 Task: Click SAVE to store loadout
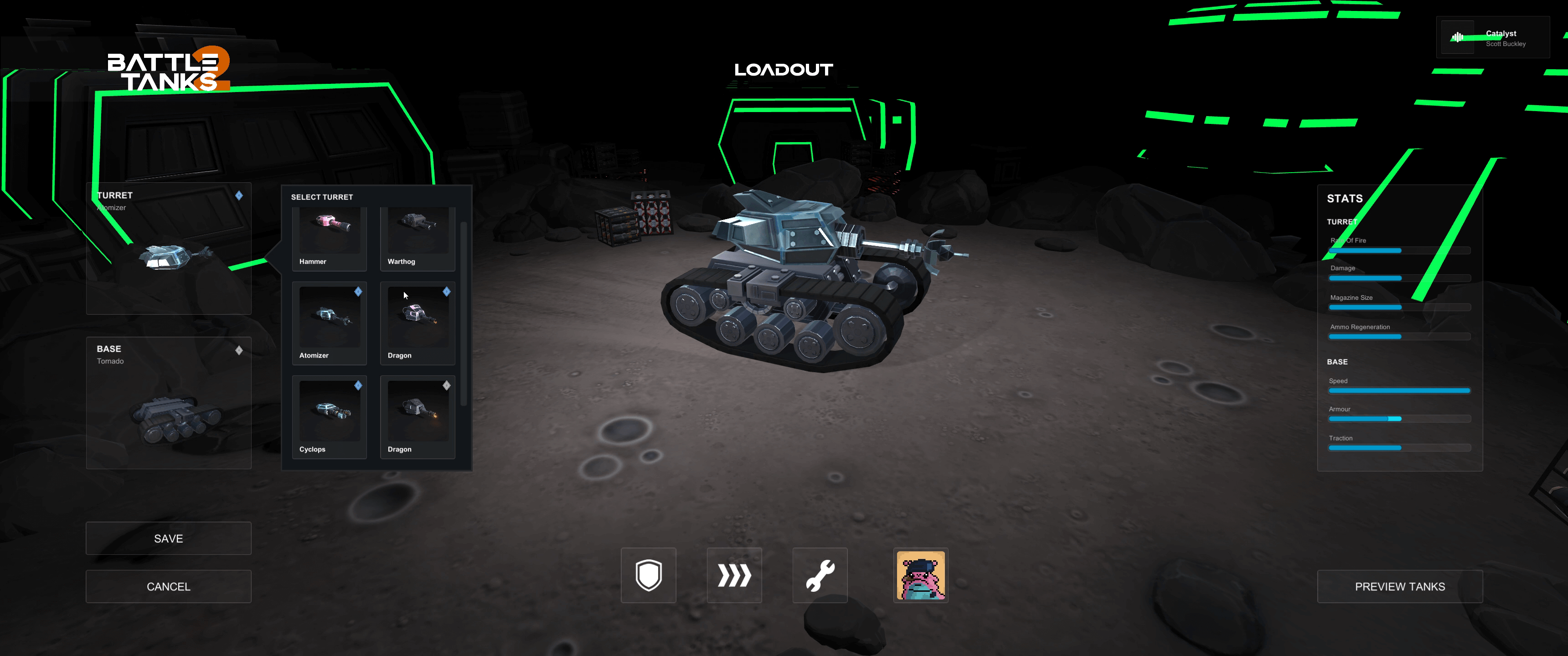click(168, 538)
